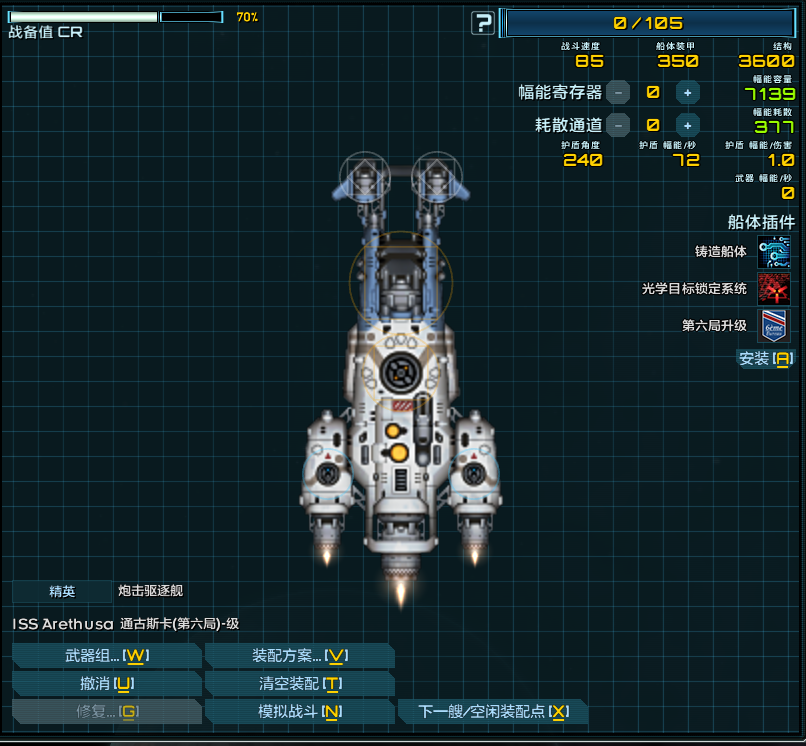The width and height of the screenshot is (806, 746).
Task: Select the 光学目标锁定系统 hull mod icon
Action: tap(773, 289)
